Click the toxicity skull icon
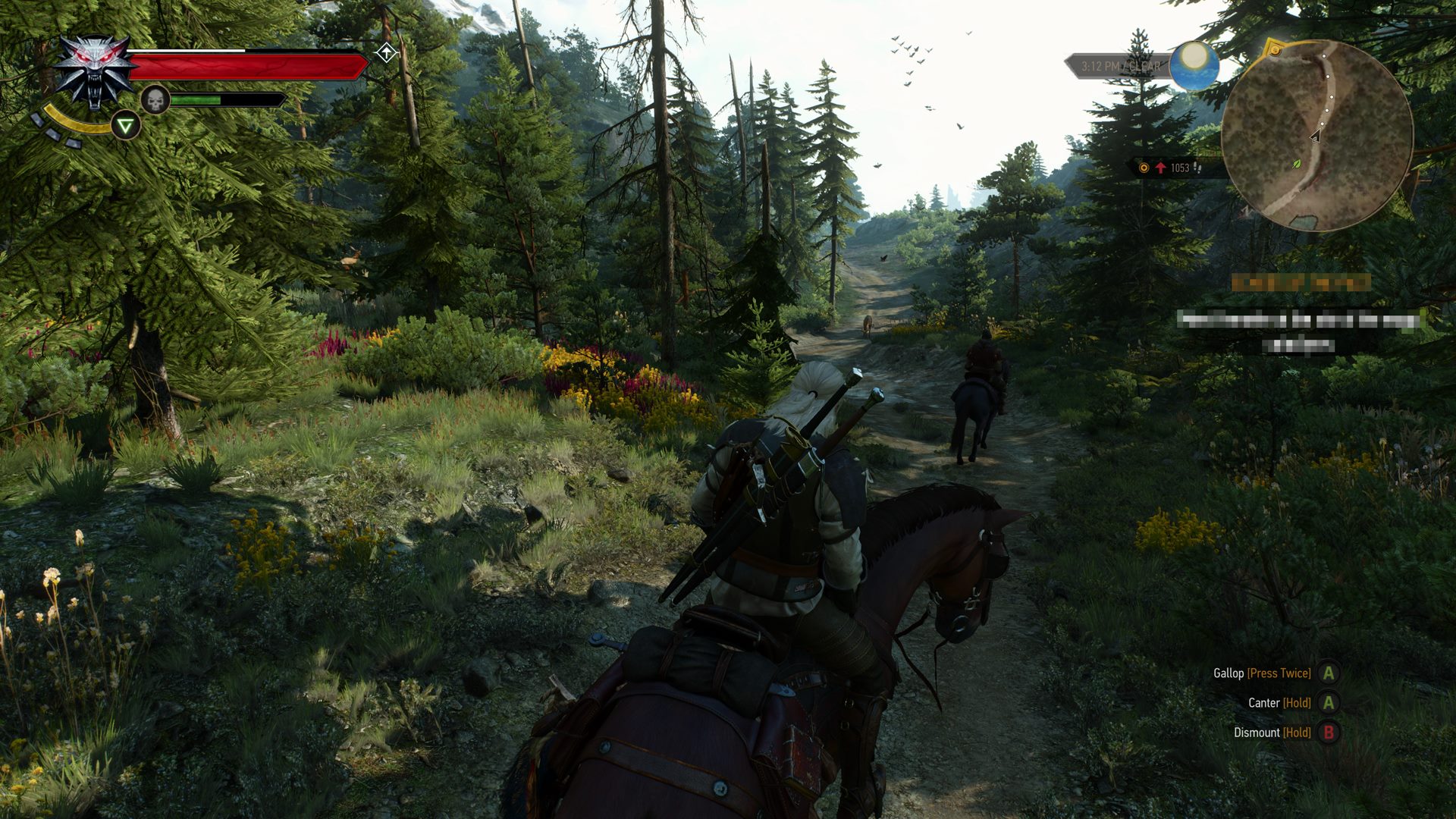Screen dimensions: 1456x819 155,100
